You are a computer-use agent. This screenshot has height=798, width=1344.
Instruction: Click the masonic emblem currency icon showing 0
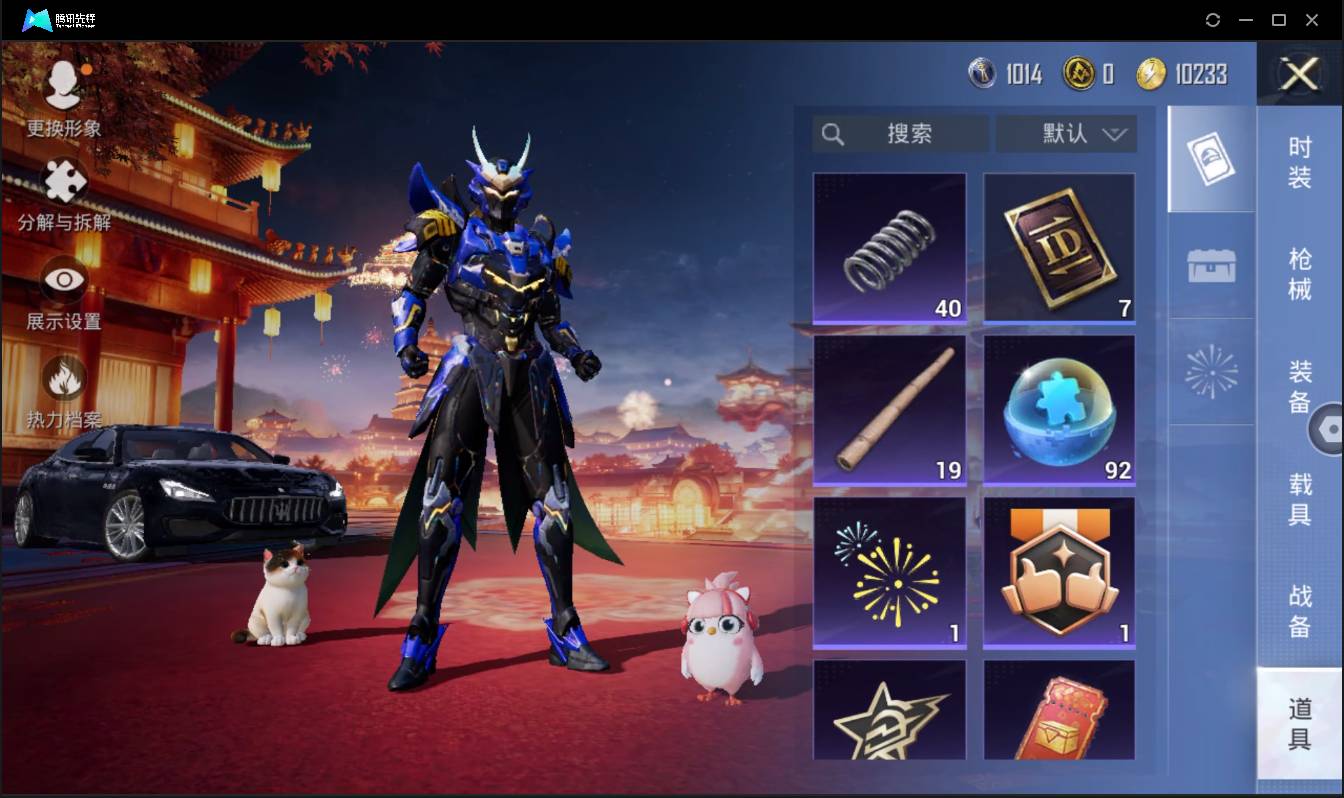click(1080, 74)
